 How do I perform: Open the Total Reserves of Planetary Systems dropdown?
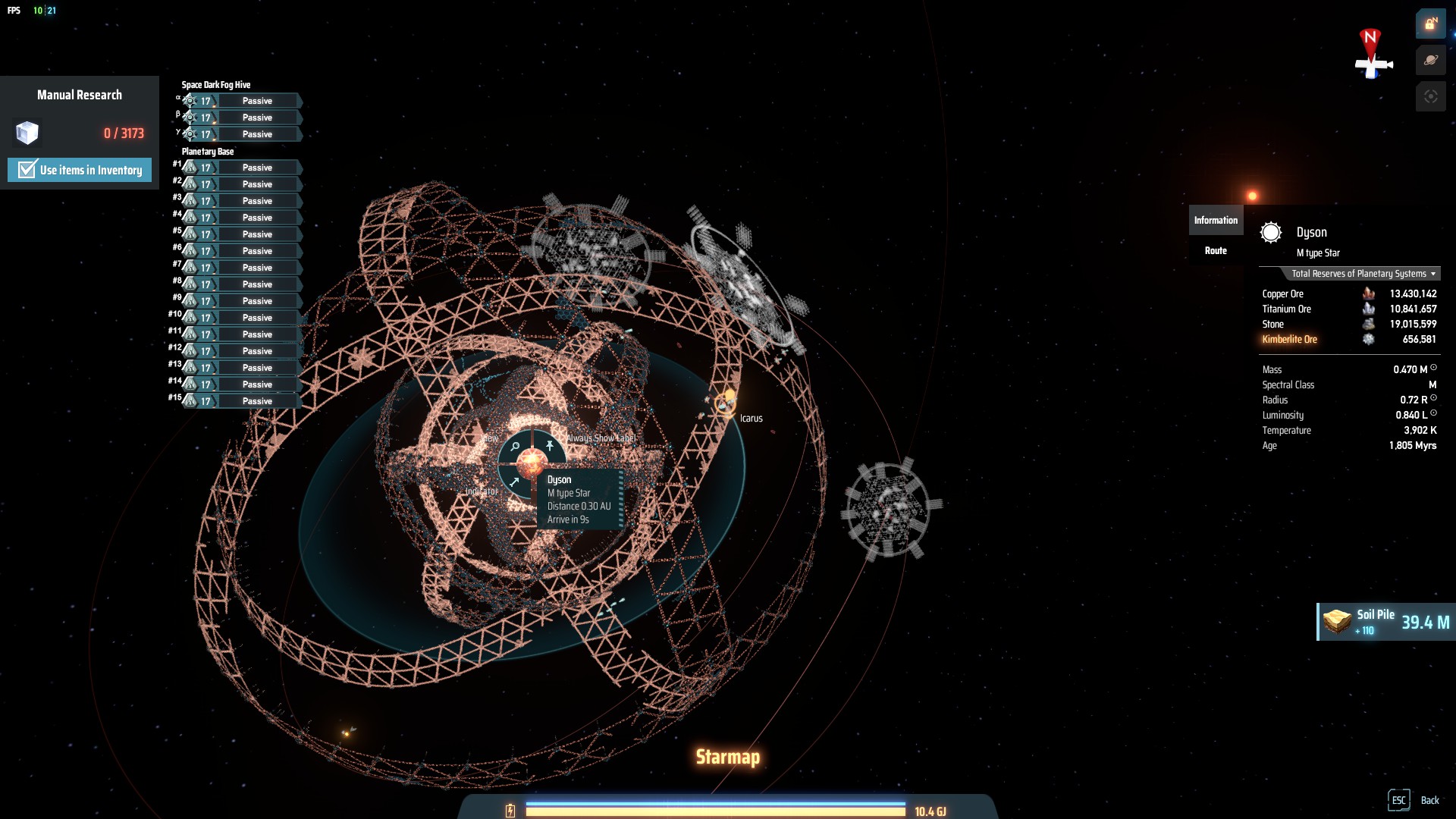coord(1363,274)
